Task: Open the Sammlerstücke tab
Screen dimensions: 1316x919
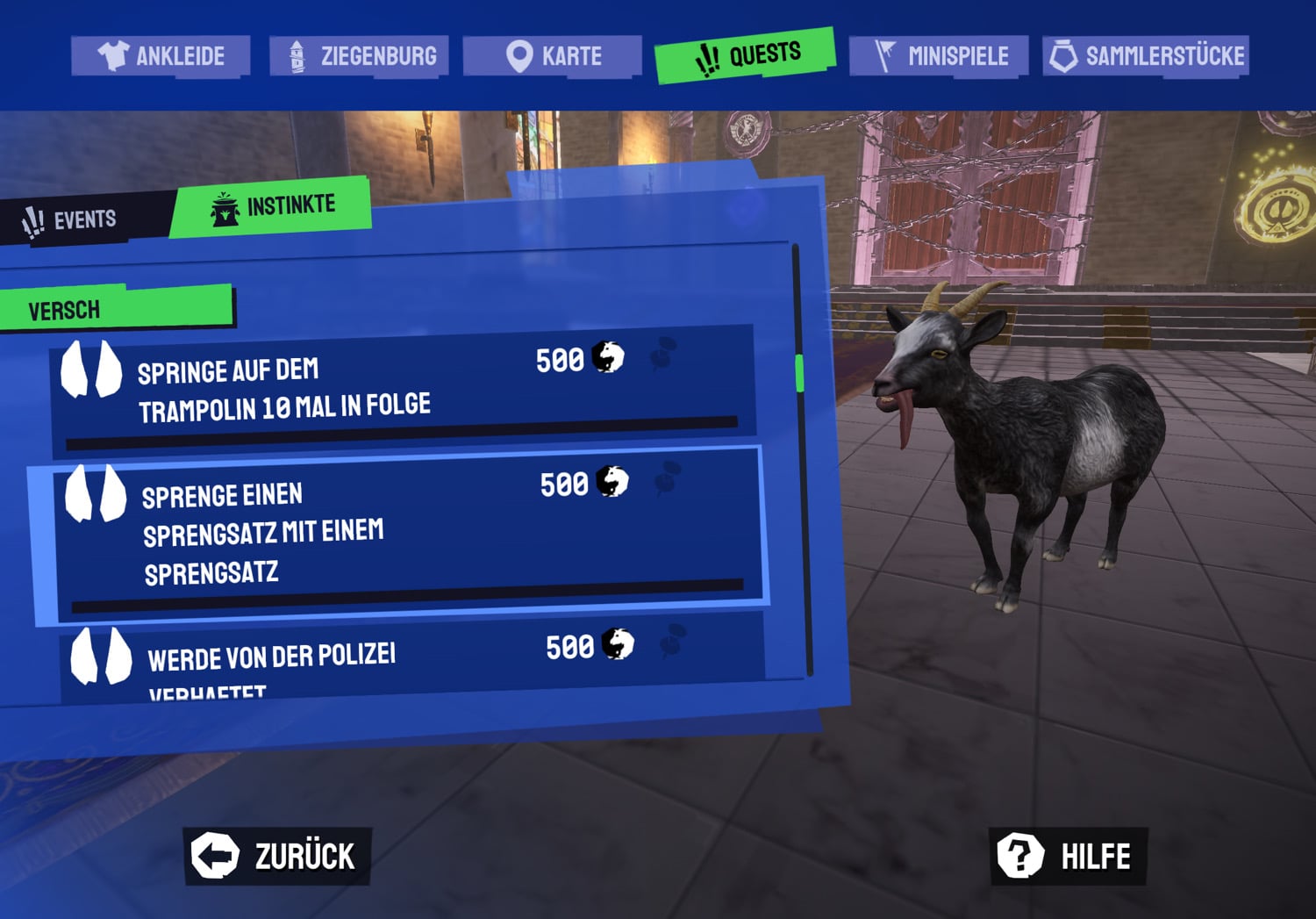Action: point(1146,56)
